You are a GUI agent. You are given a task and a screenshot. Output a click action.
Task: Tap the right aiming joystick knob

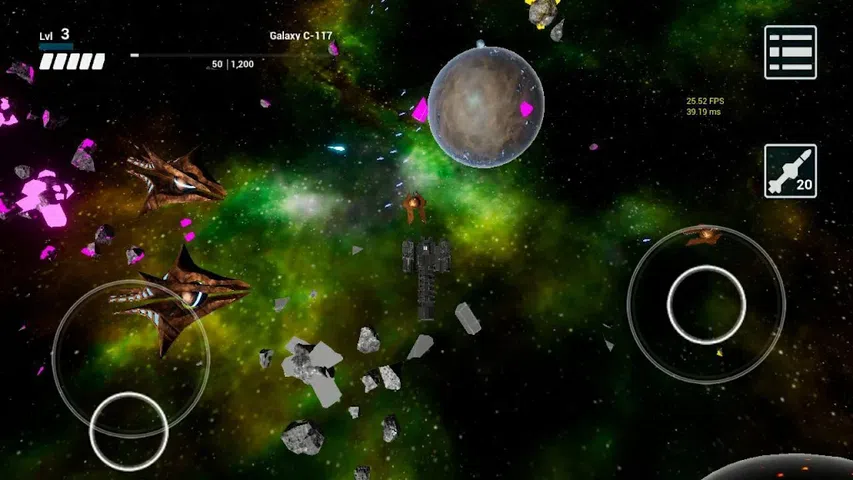706,305
